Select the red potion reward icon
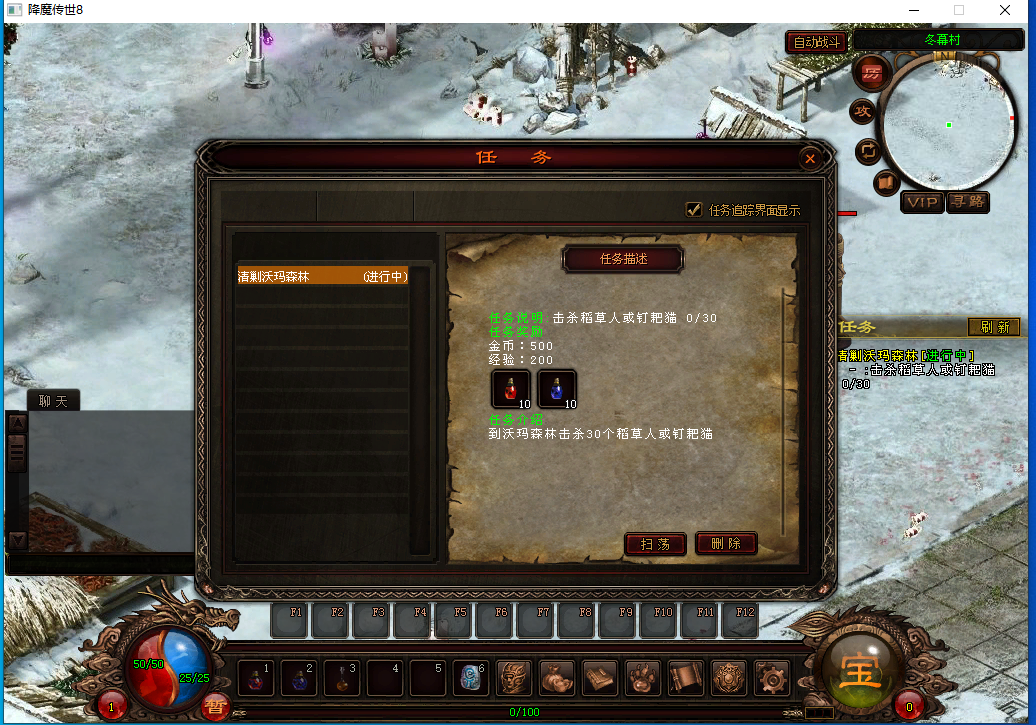 [x=510, y=389]
